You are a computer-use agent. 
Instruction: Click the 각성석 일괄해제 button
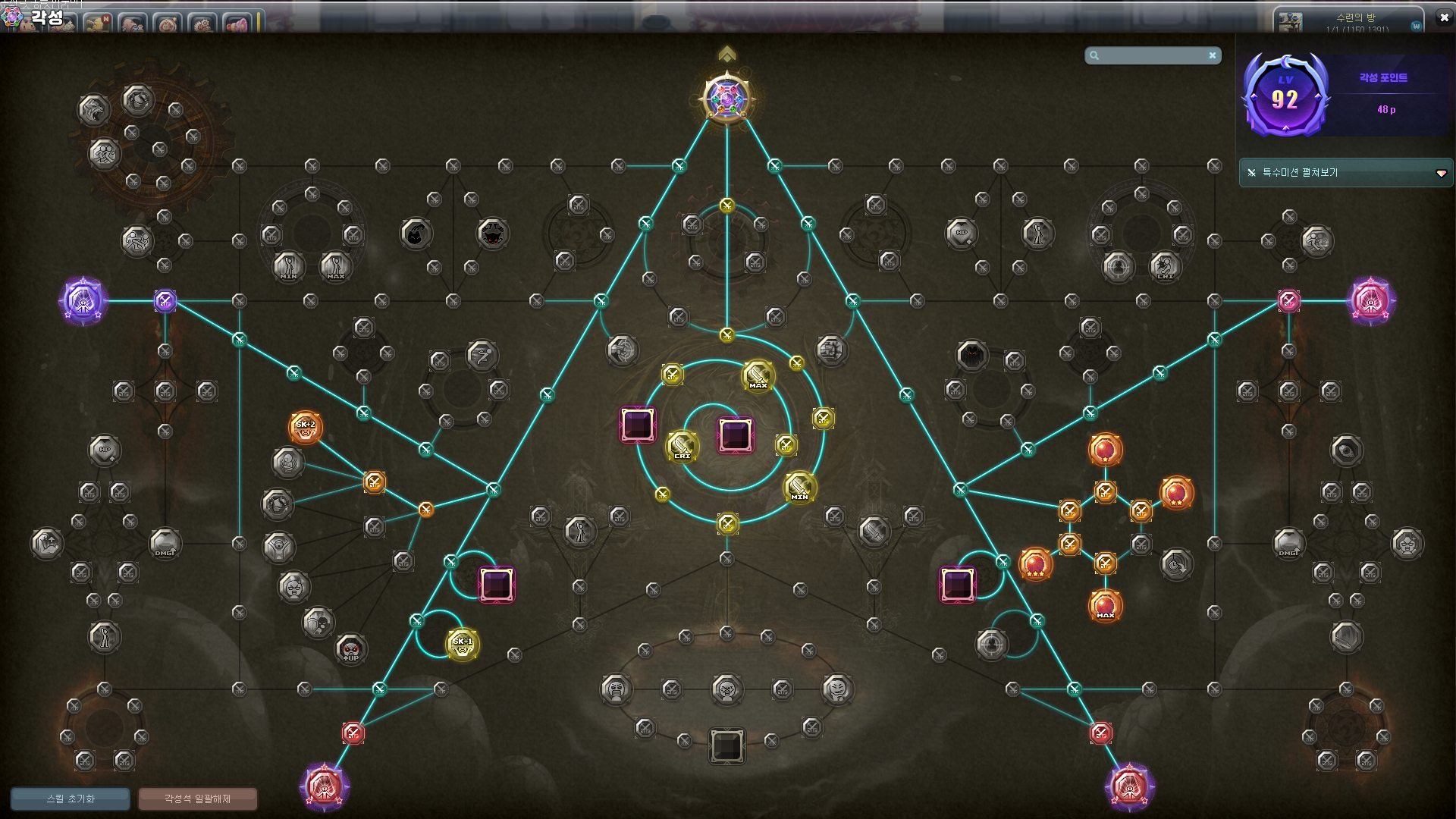click(x=197, y=799)
